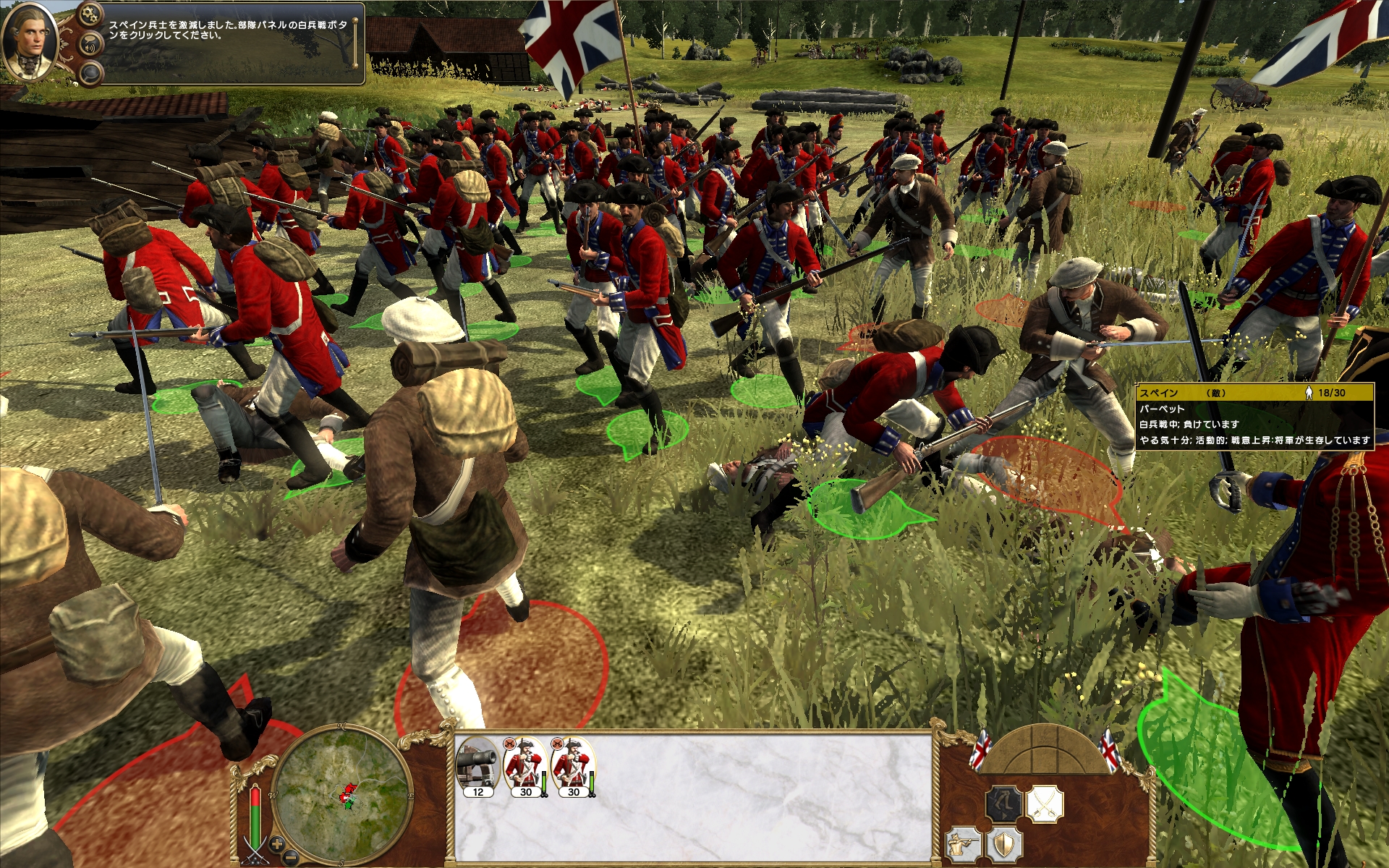Screen dimensions: 1389x868
Task: Toggle the run legs button
Action: click(1003, 804)
